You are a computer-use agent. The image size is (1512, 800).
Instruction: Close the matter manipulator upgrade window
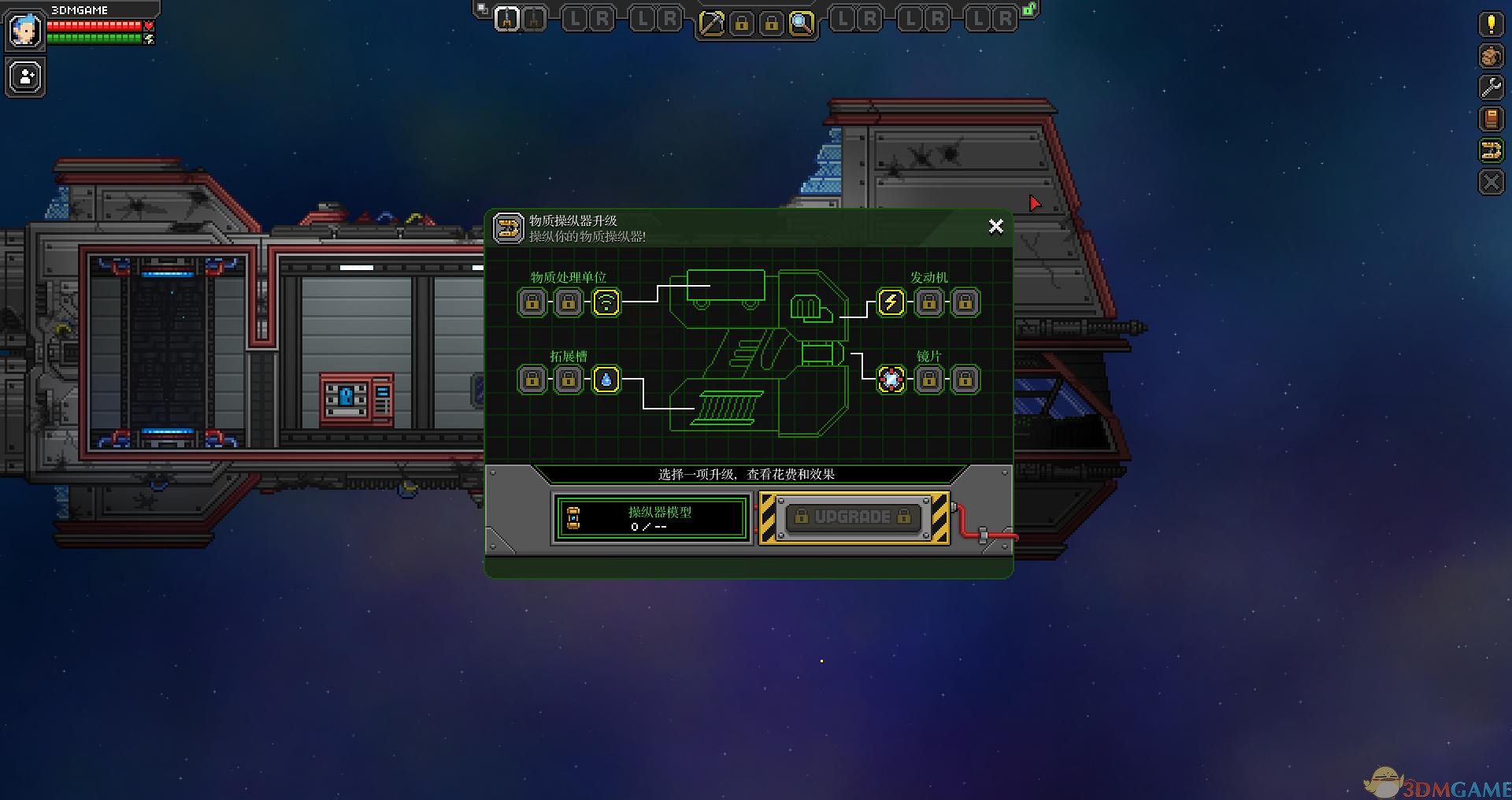click(995, 227)
